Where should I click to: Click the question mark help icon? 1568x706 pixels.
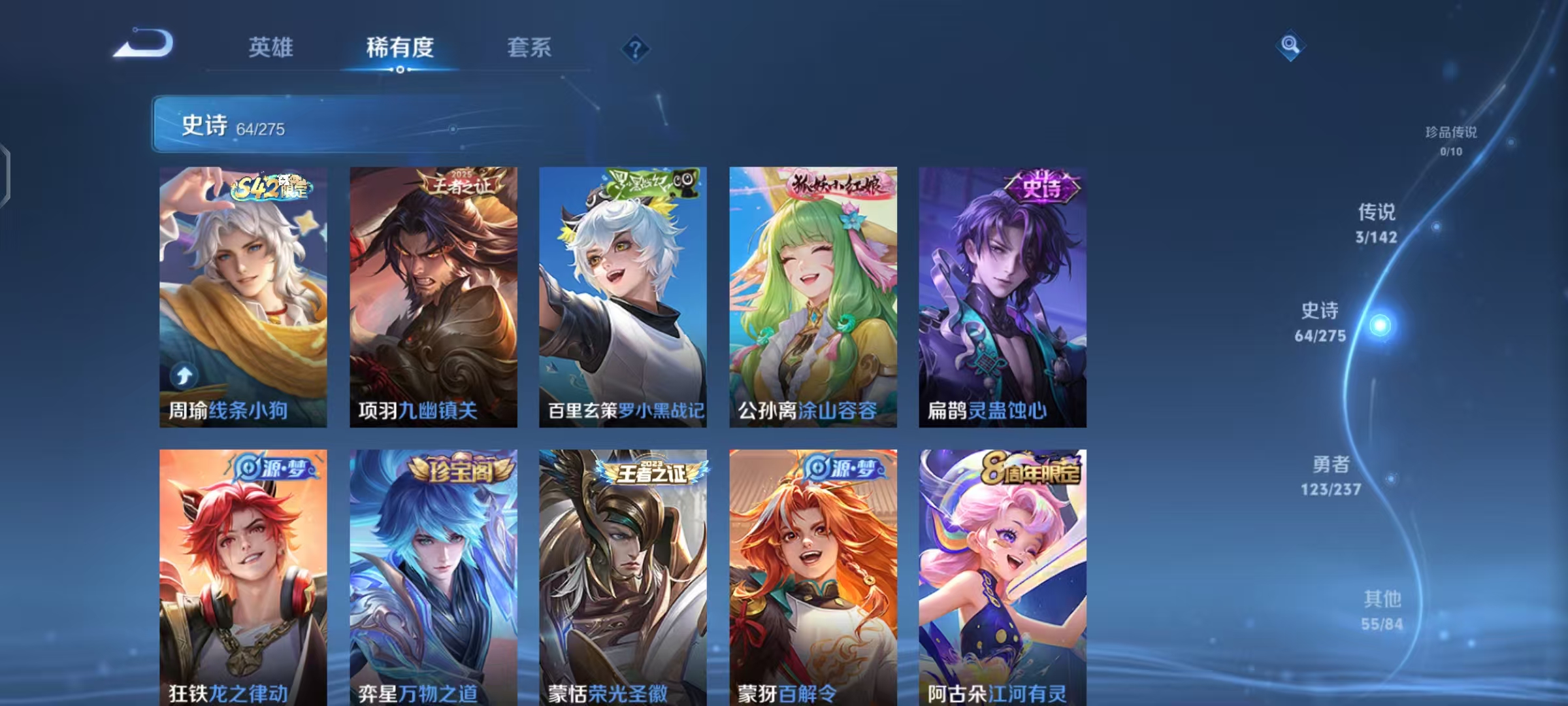(636, 47)
